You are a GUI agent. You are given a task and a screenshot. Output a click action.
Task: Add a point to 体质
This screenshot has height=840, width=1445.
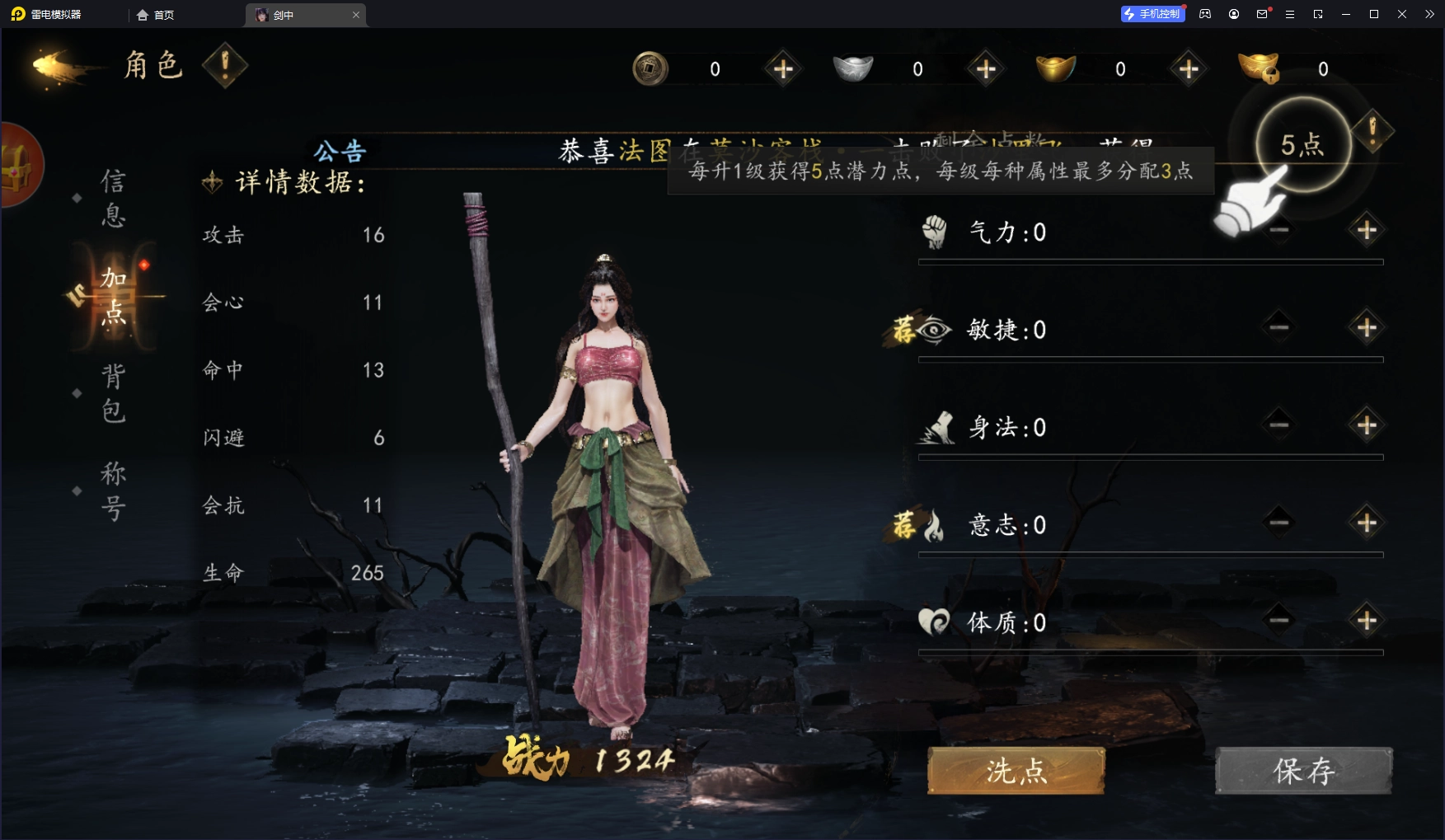pyautogui.click(x=1366, y=620)
